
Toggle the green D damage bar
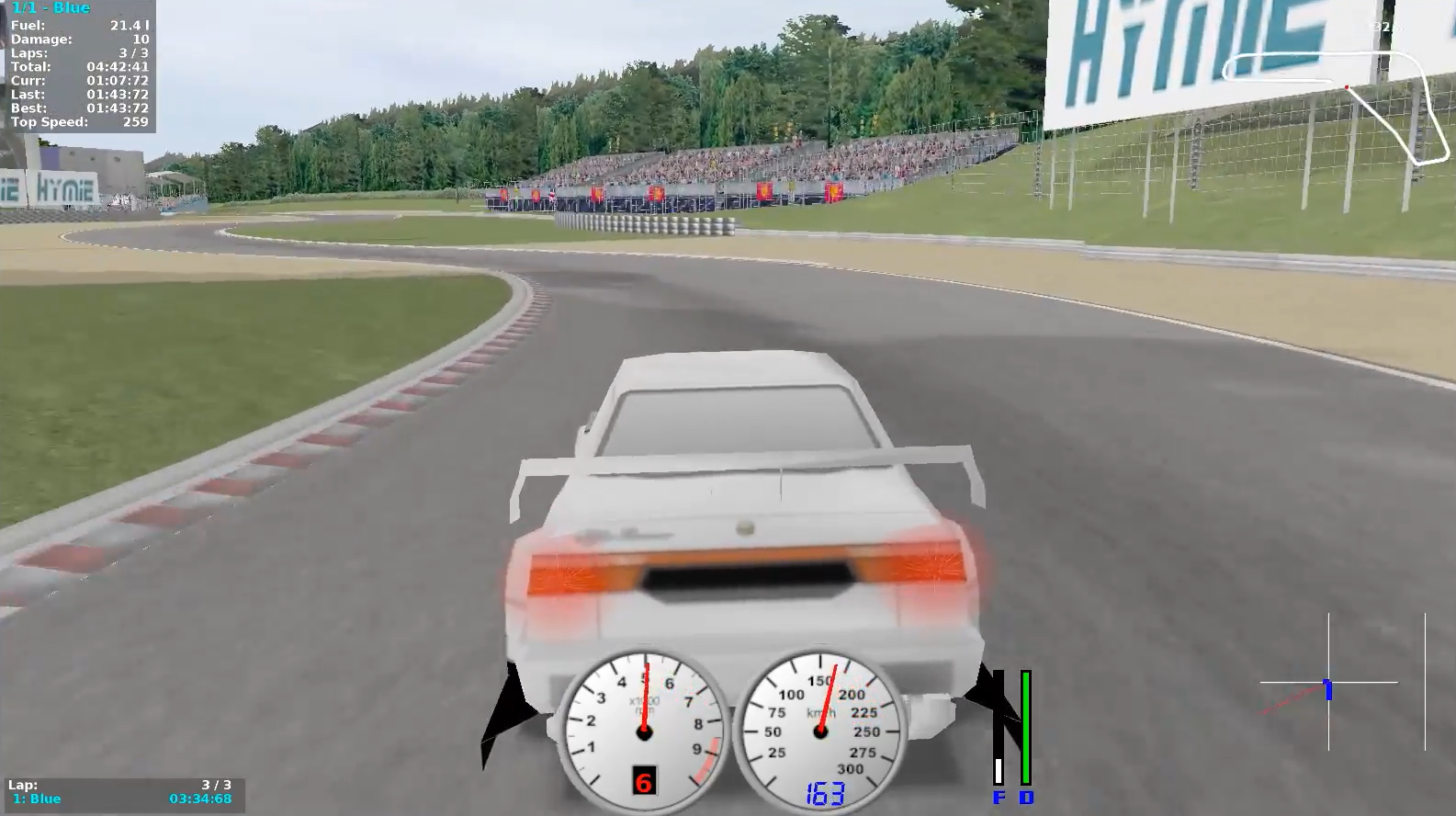click(x=1024, y=726)
